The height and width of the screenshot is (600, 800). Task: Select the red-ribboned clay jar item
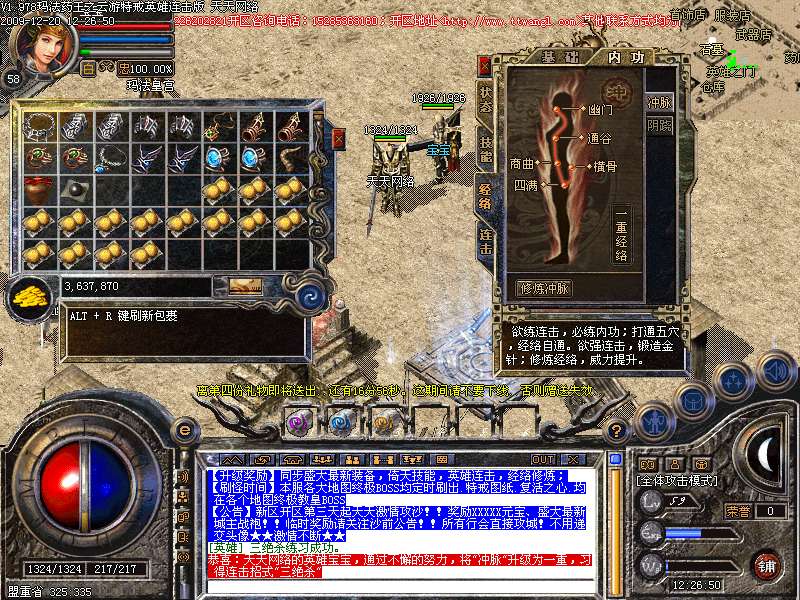click(x=39, y=190)
